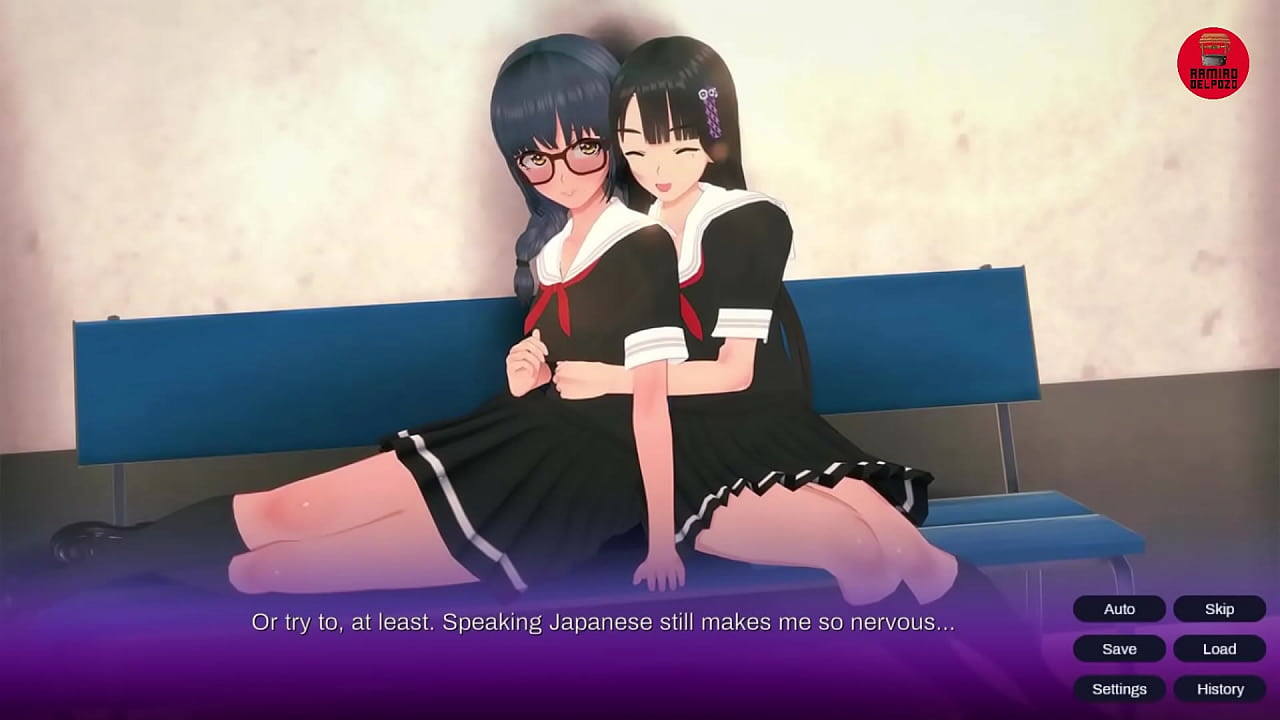Click the girl with the purple hairpin
The height and width of the screenshot is (720, 1280).
(x=670, y=160)
